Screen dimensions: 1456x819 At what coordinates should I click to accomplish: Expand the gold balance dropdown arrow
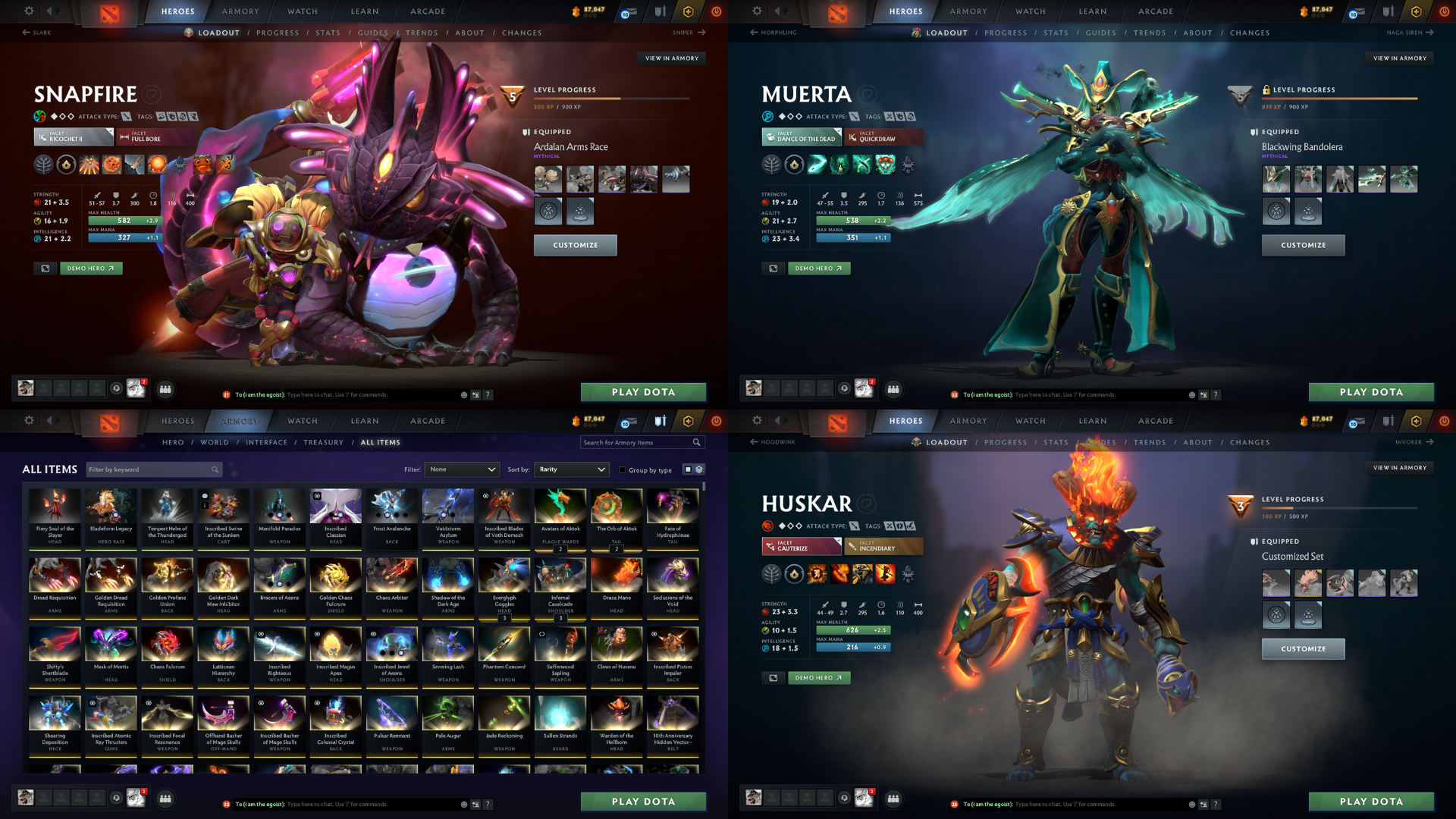click(590, 15)
